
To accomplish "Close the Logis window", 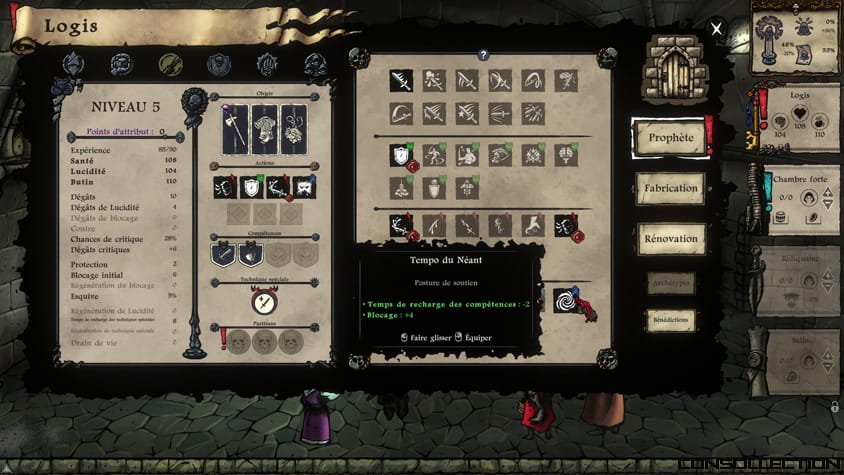I will 716,29.
